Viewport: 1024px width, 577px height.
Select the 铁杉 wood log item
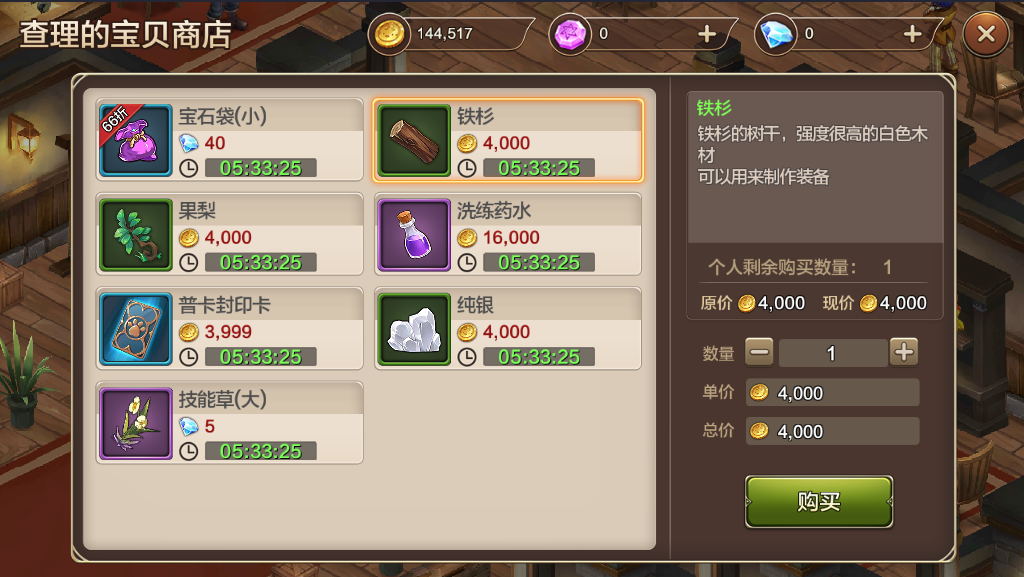pos(508,140)
